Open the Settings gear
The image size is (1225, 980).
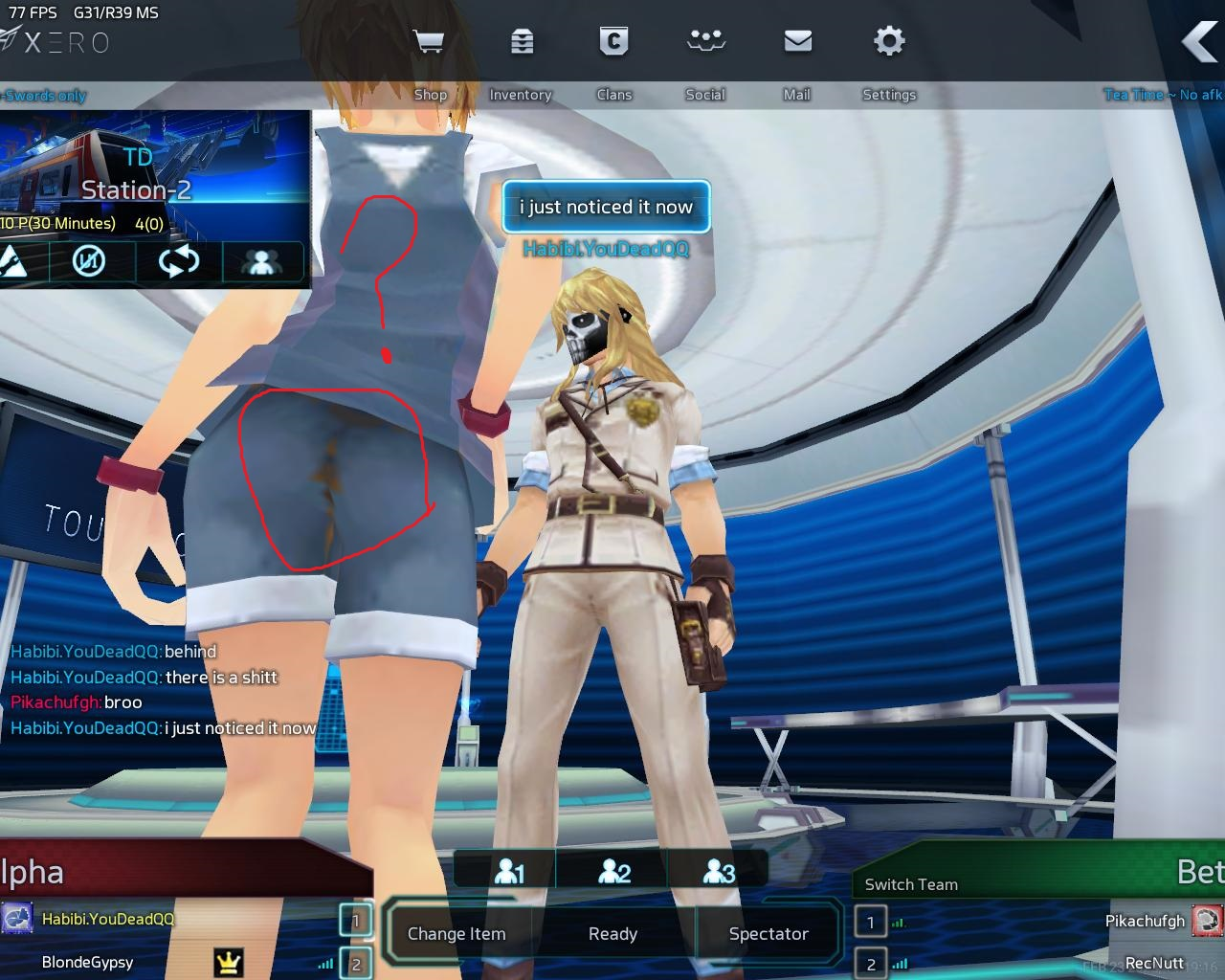pos(889,42)
